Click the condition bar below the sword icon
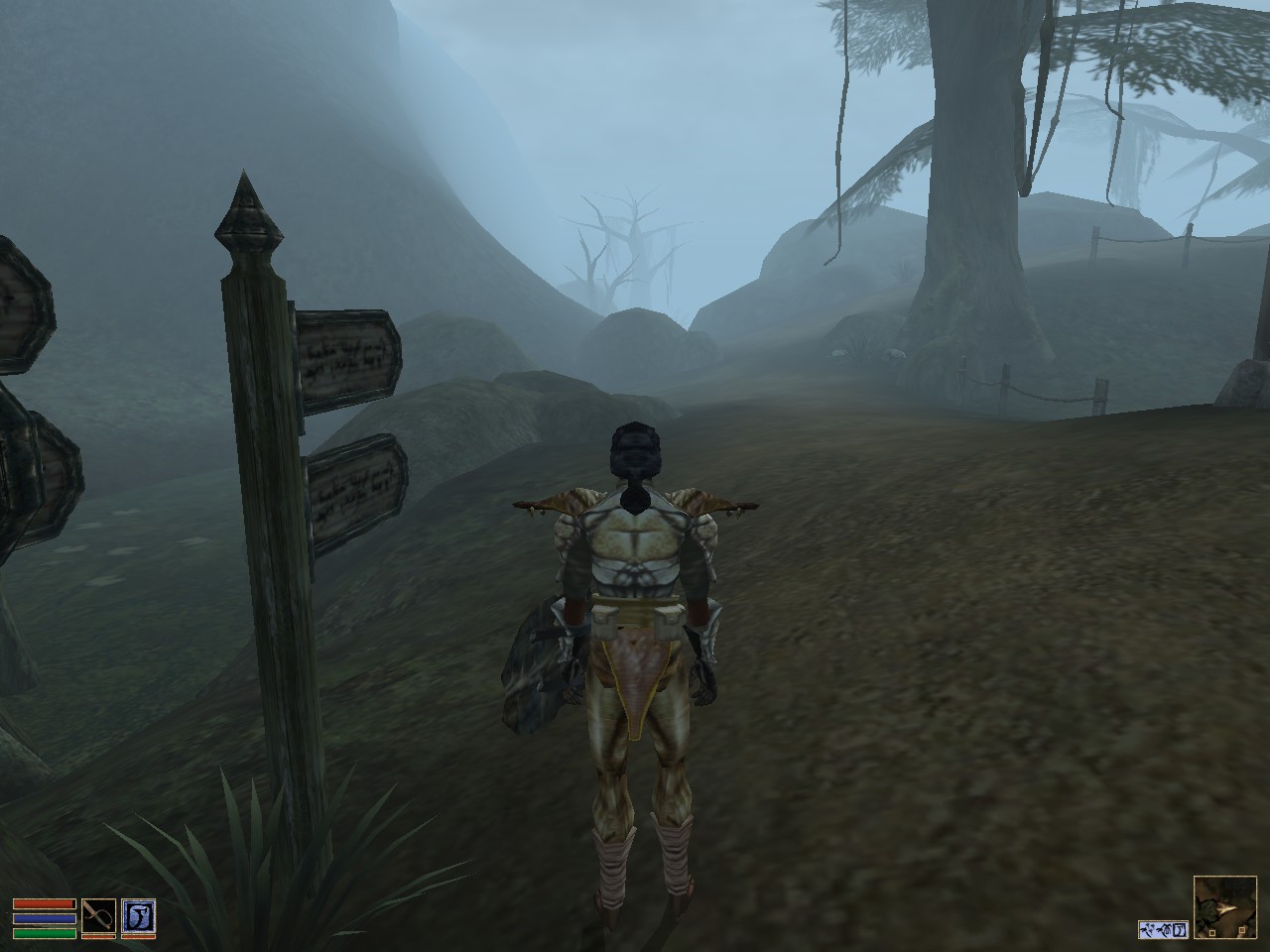The image size is (1270, 952). [x=99, y=936]
